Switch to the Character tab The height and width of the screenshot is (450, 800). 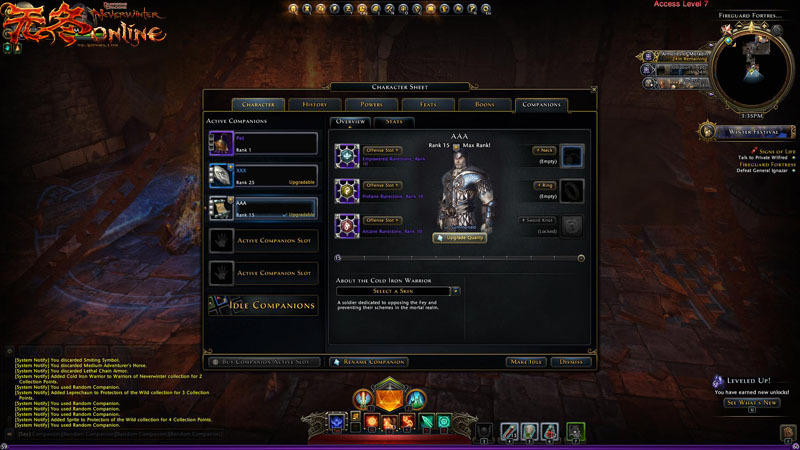point(259,104)
